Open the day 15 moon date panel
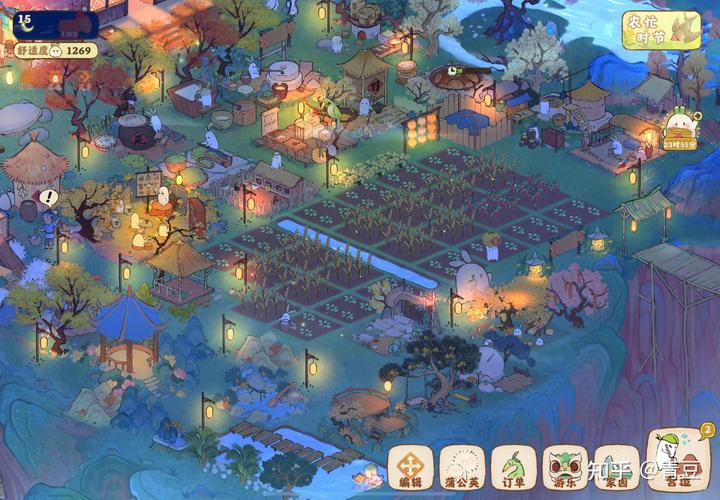The height and width of the screenshot is (500, 720). coord(55,23)
